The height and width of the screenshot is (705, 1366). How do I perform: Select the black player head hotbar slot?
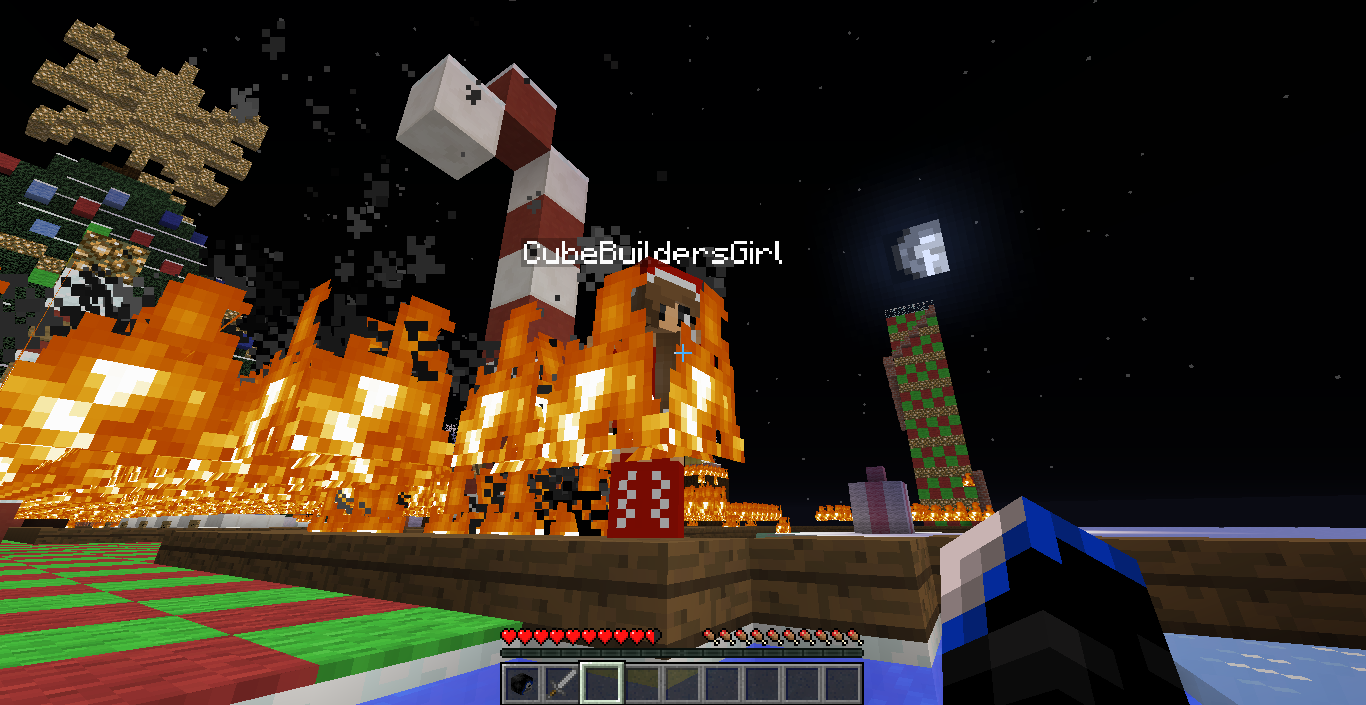tap(522, 684)
